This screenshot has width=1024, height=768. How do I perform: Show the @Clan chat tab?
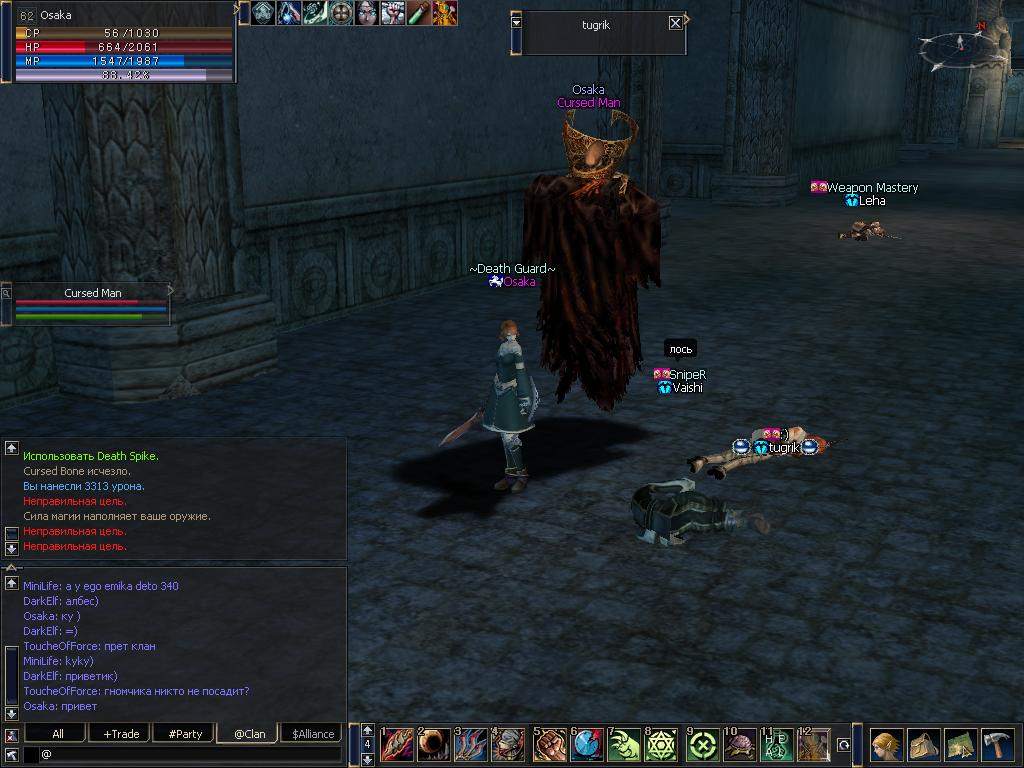(x=249, y=733)
